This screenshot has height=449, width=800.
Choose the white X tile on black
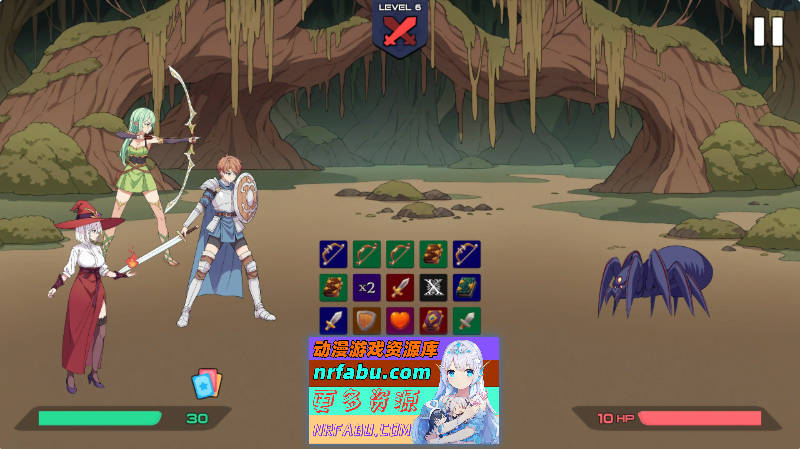coord(433,288)
